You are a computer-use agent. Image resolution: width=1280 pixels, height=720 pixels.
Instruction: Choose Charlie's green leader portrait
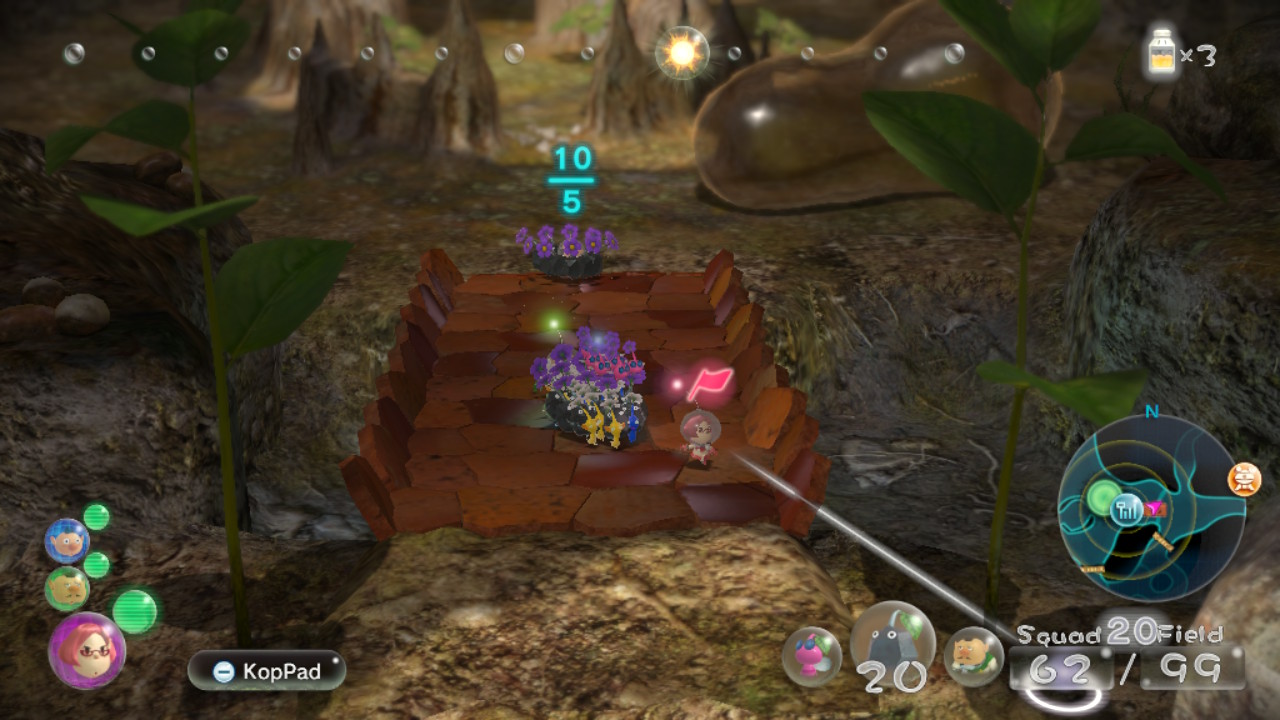point(66,589)
